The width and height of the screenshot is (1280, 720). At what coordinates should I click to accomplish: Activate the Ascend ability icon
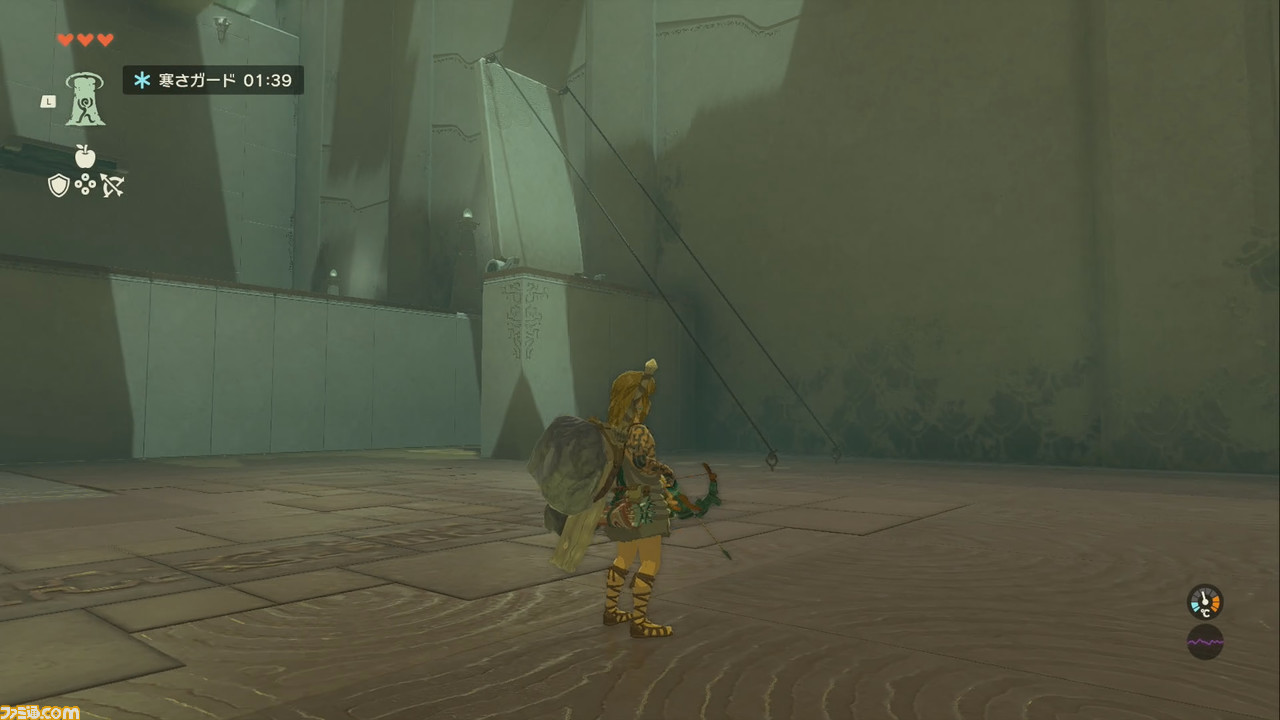point(86,100)
